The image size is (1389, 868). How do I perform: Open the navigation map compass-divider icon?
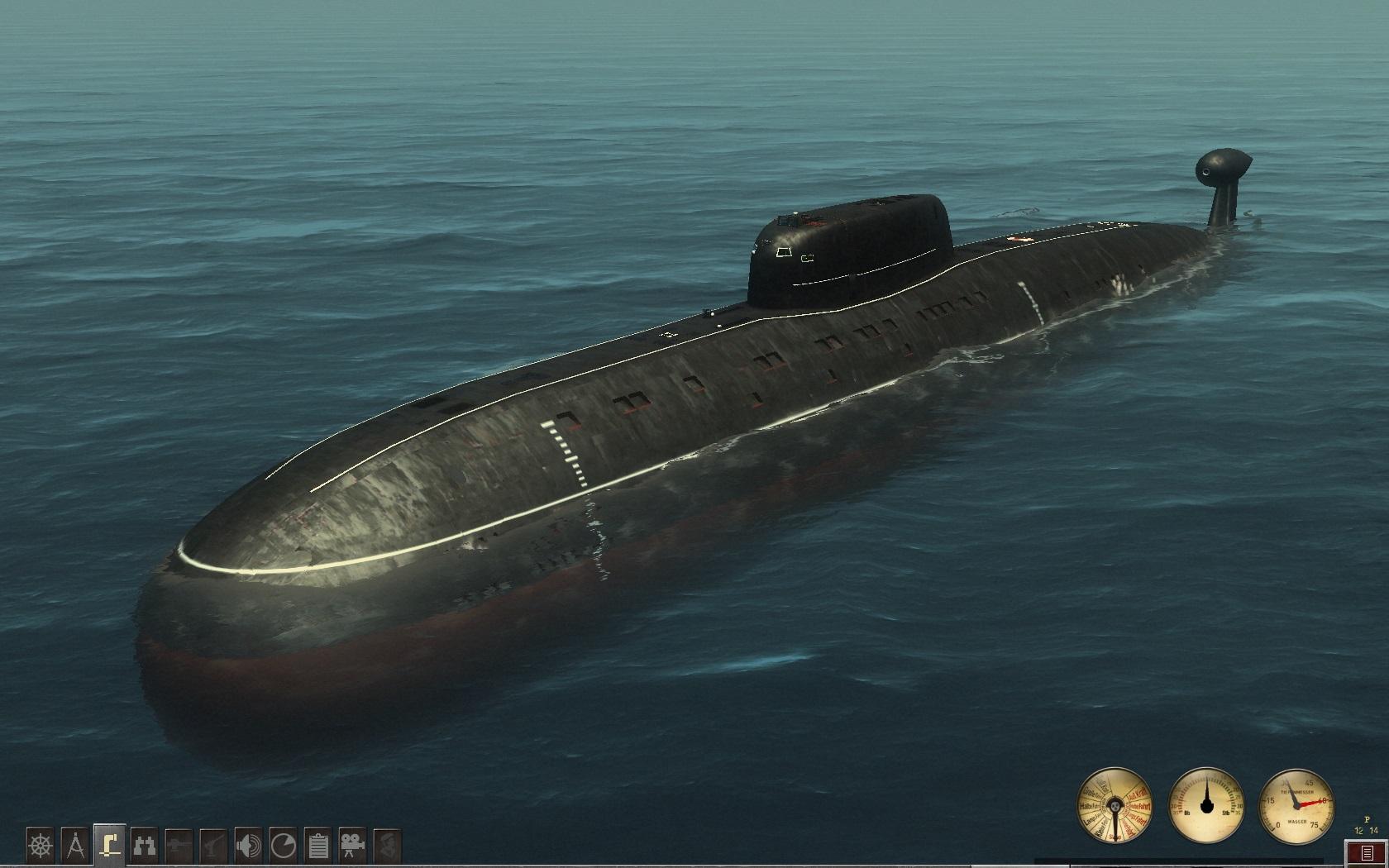(x=75, y=846)
